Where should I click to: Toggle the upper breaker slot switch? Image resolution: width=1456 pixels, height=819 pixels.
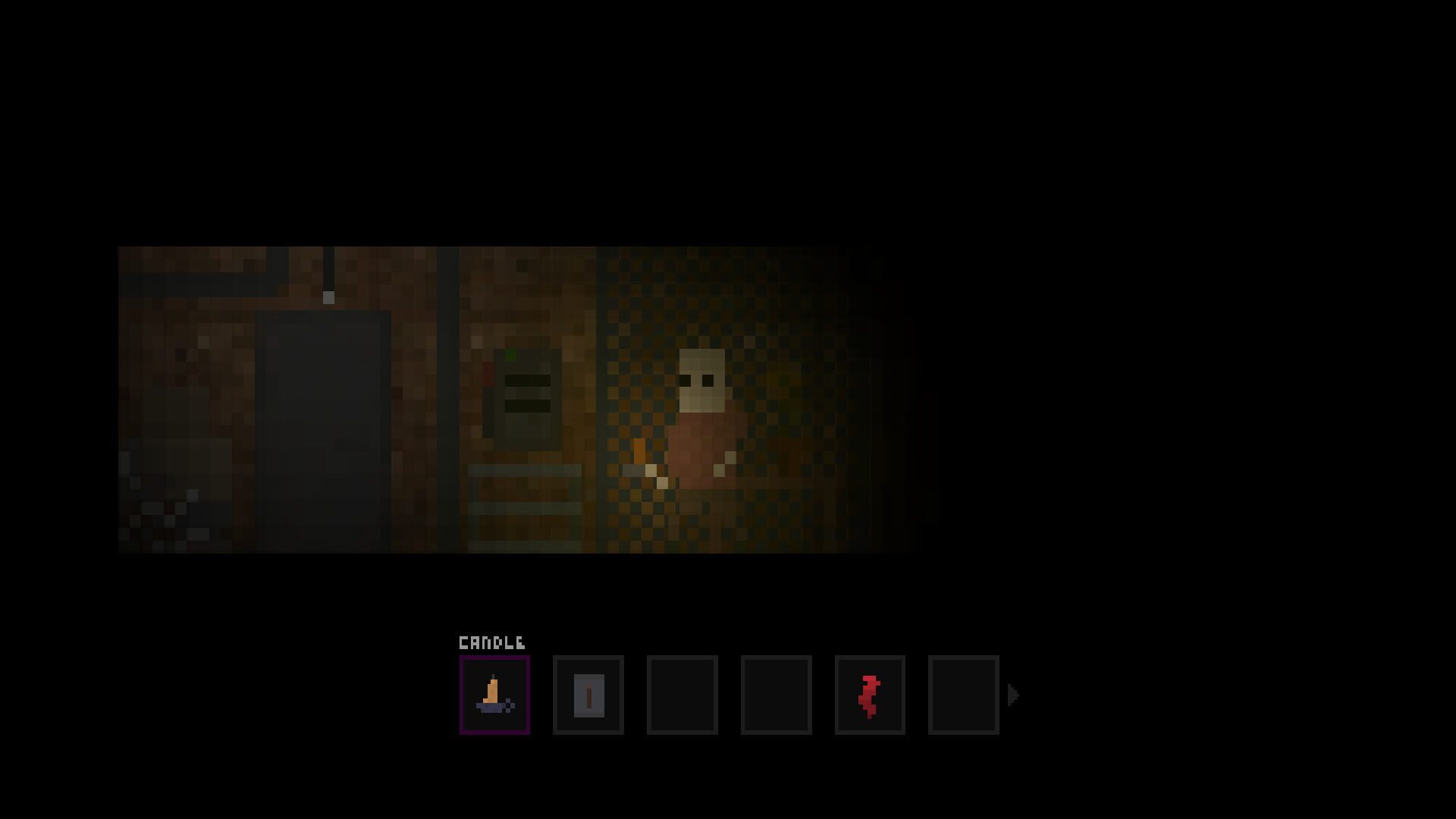pyautogui.click(x=527, y=381)
